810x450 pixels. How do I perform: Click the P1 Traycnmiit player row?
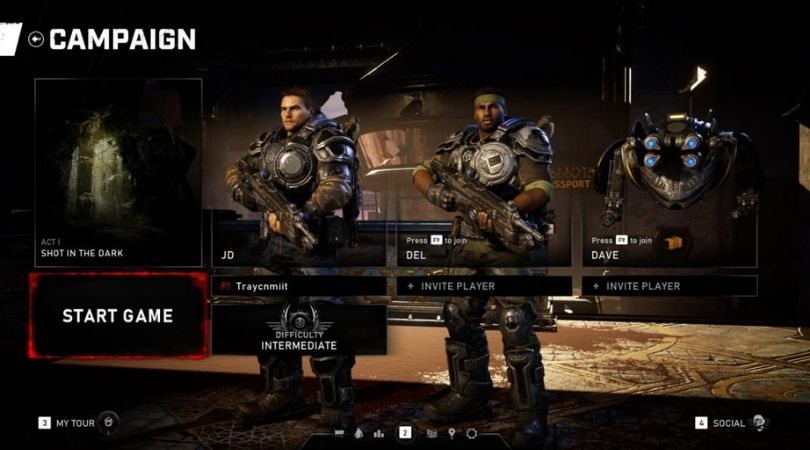pos(299,286)
